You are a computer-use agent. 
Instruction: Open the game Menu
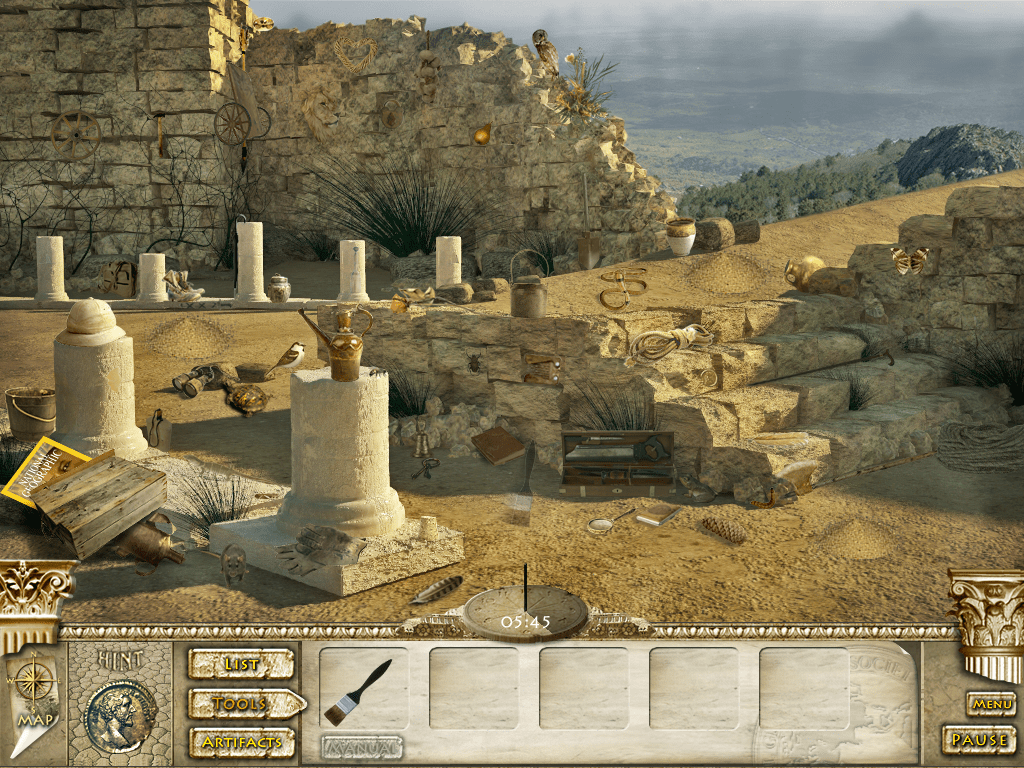point(991,704)
